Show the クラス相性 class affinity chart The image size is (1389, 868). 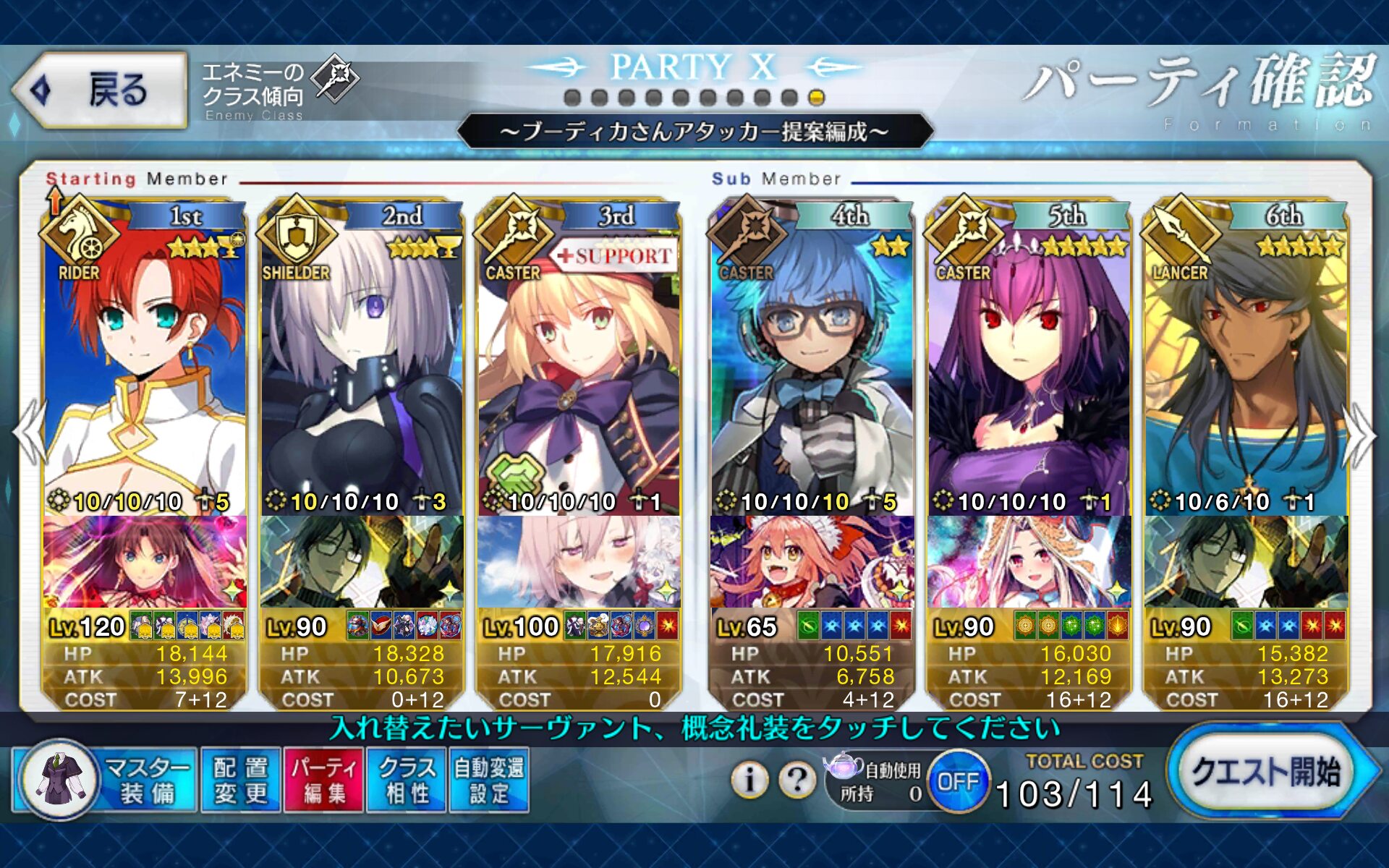pyautogui.click(x=407, y=780)
